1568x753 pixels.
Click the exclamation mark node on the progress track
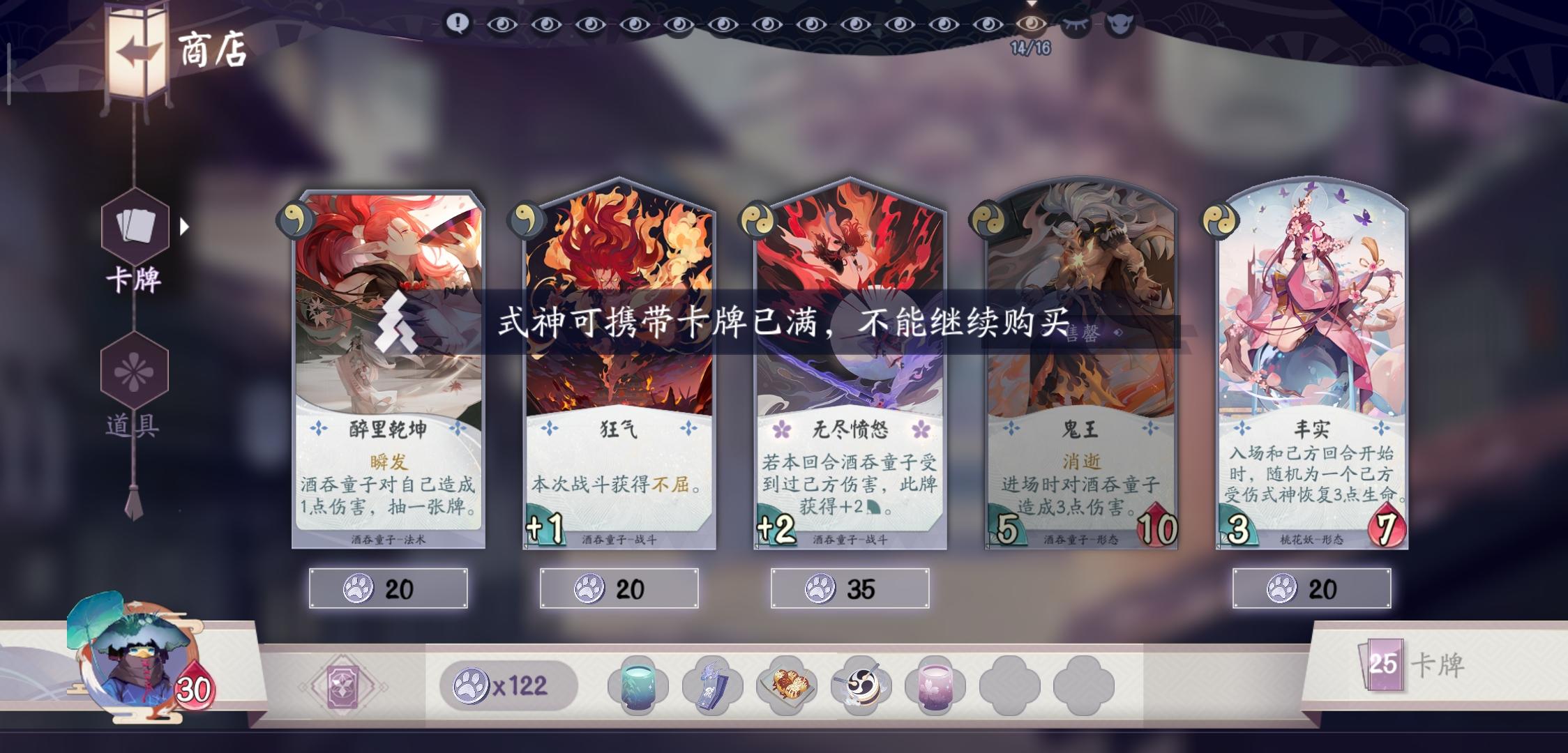458,22
